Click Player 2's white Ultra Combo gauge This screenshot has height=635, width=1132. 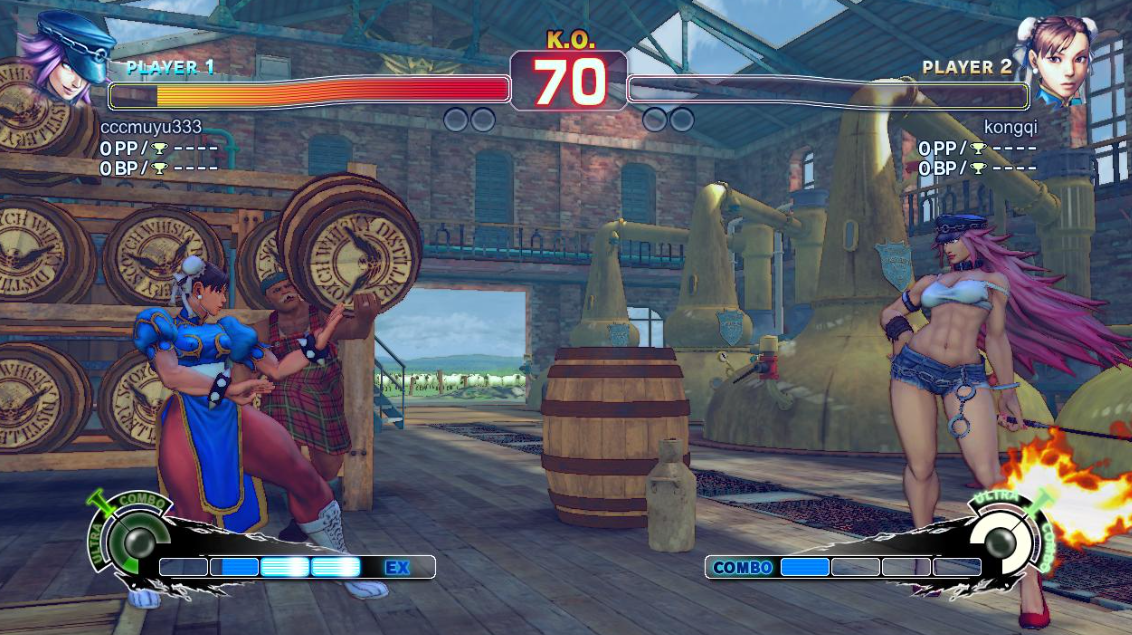pos(1001,539)
